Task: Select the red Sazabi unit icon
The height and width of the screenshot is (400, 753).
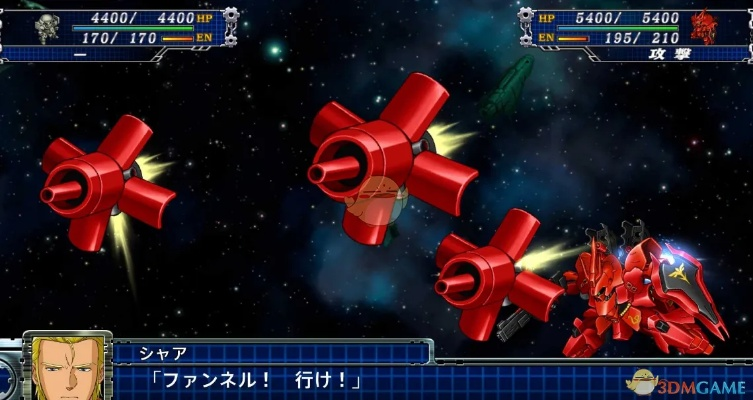Action: point(705,26)
